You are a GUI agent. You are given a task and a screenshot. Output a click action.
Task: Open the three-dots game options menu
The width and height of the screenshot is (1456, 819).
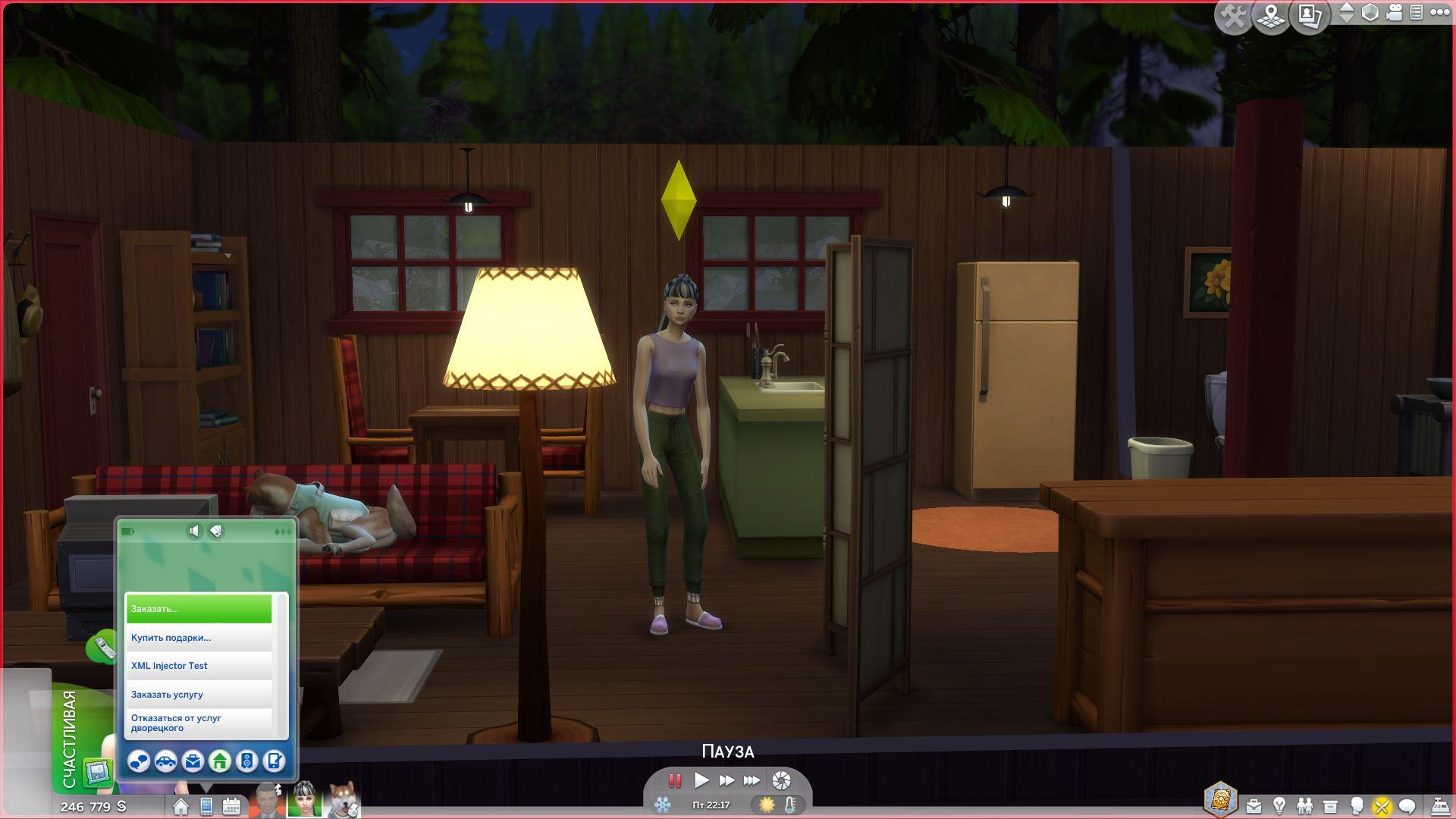[x=1440, y=13]
